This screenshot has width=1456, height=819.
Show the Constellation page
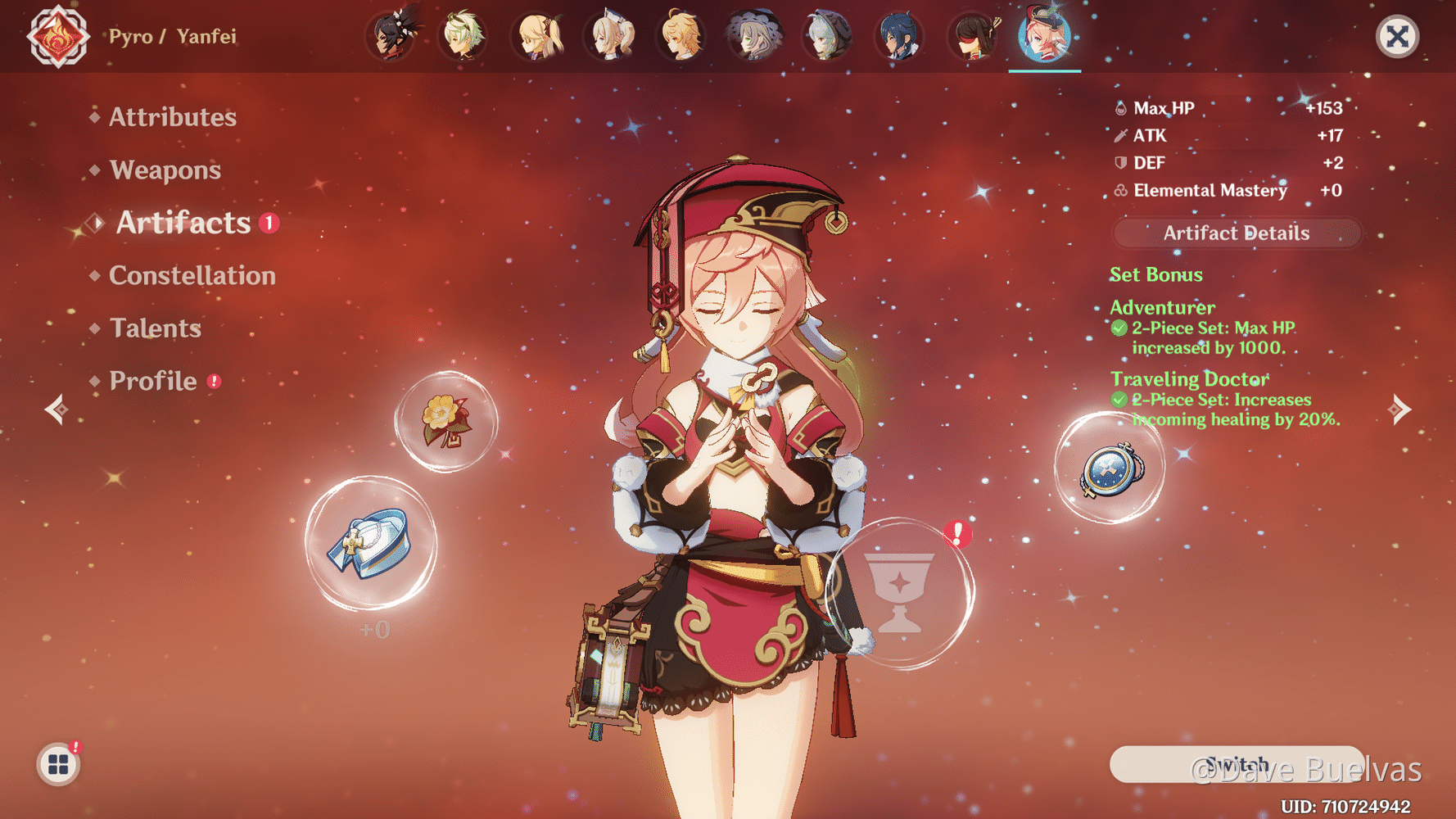pyautogui.click(x=192, y=275)
